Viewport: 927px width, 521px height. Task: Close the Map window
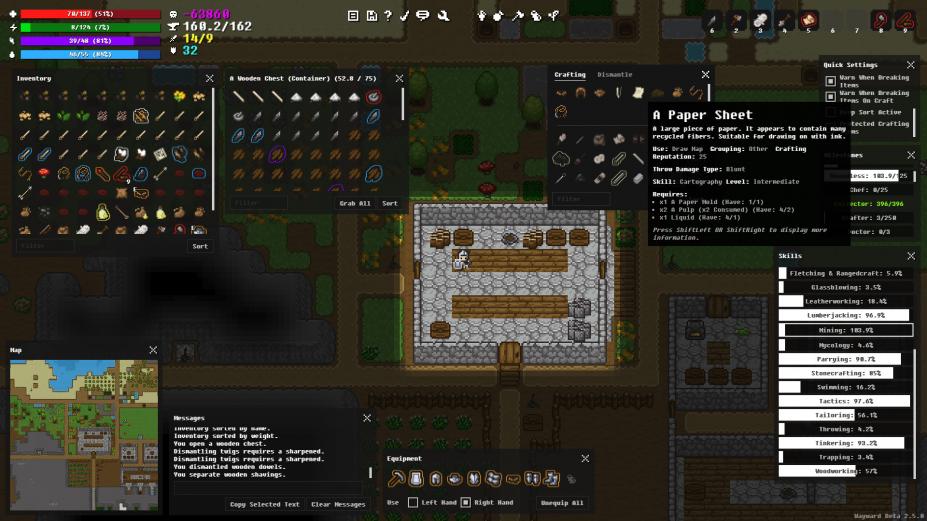pos(153,350)
